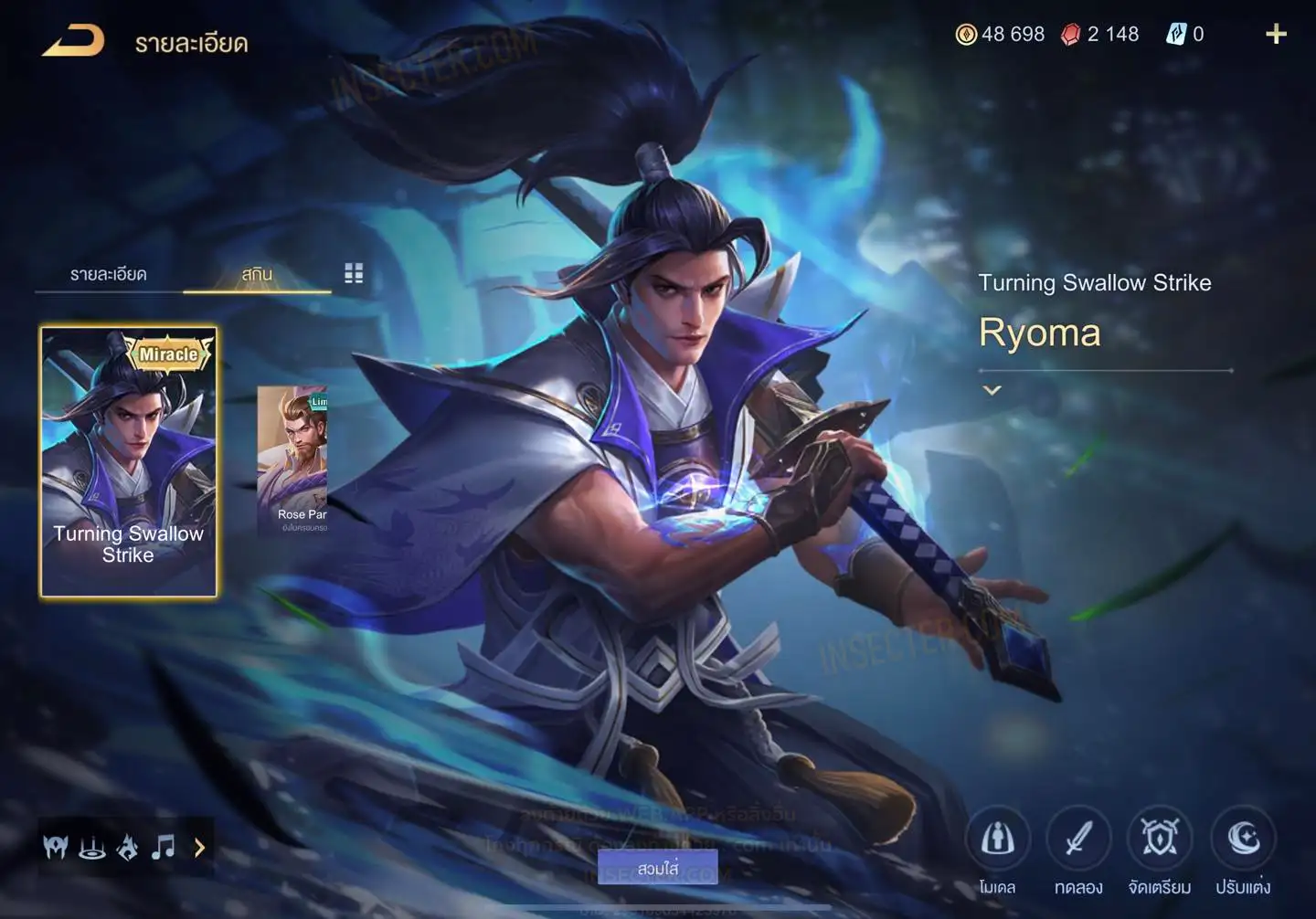Start a ทดลอง trial with the sword icon
The width and height of the screenshot is (1316, 919).
tap(1078, 839)
